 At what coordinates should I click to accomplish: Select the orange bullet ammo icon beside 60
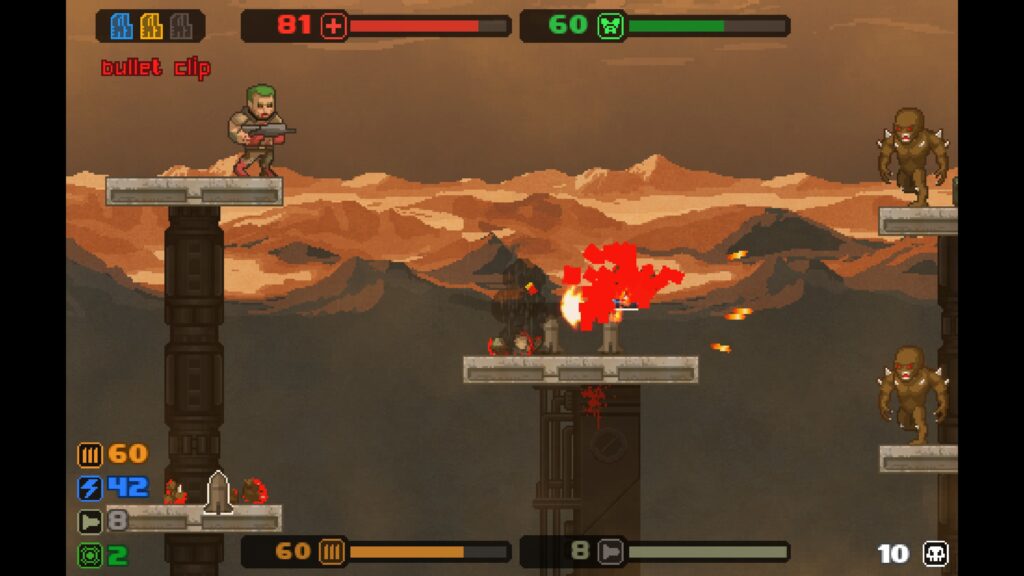coord(90,455)
